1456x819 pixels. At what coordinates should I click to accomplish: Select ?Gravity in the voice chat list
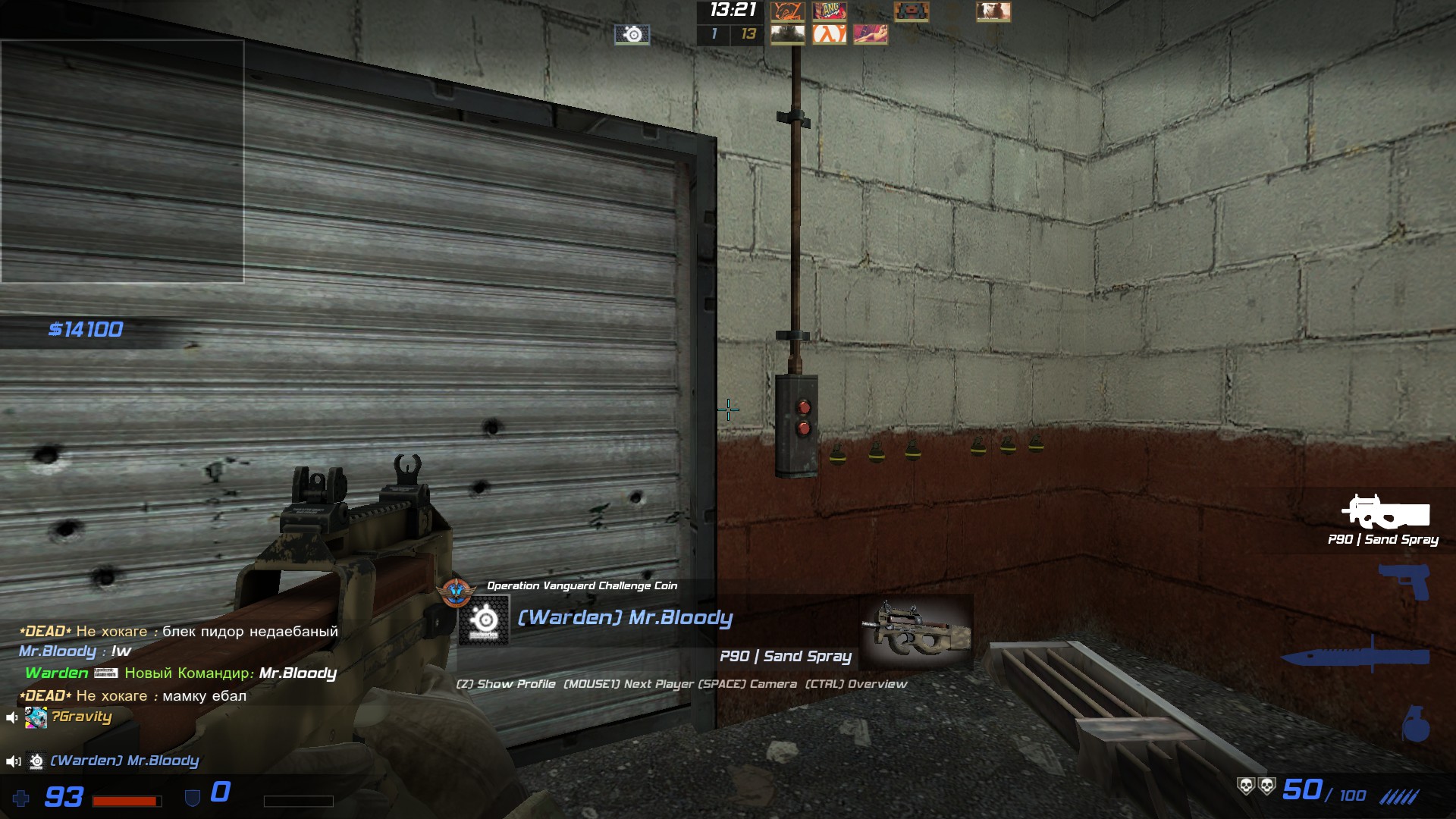[x=81, y=717]
